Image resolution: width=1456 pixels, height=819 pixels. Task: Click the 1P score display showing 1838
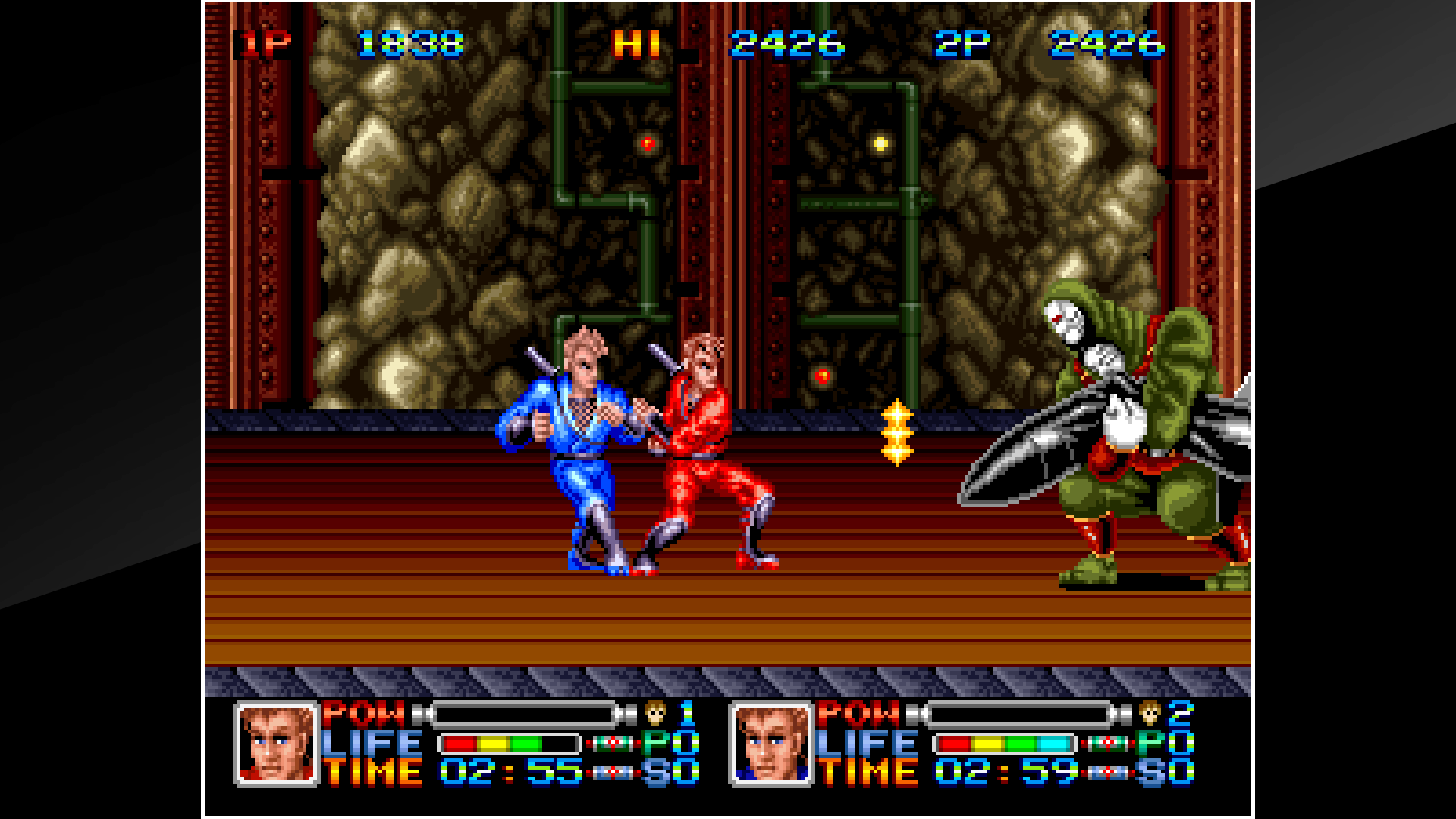coord(409,45)
